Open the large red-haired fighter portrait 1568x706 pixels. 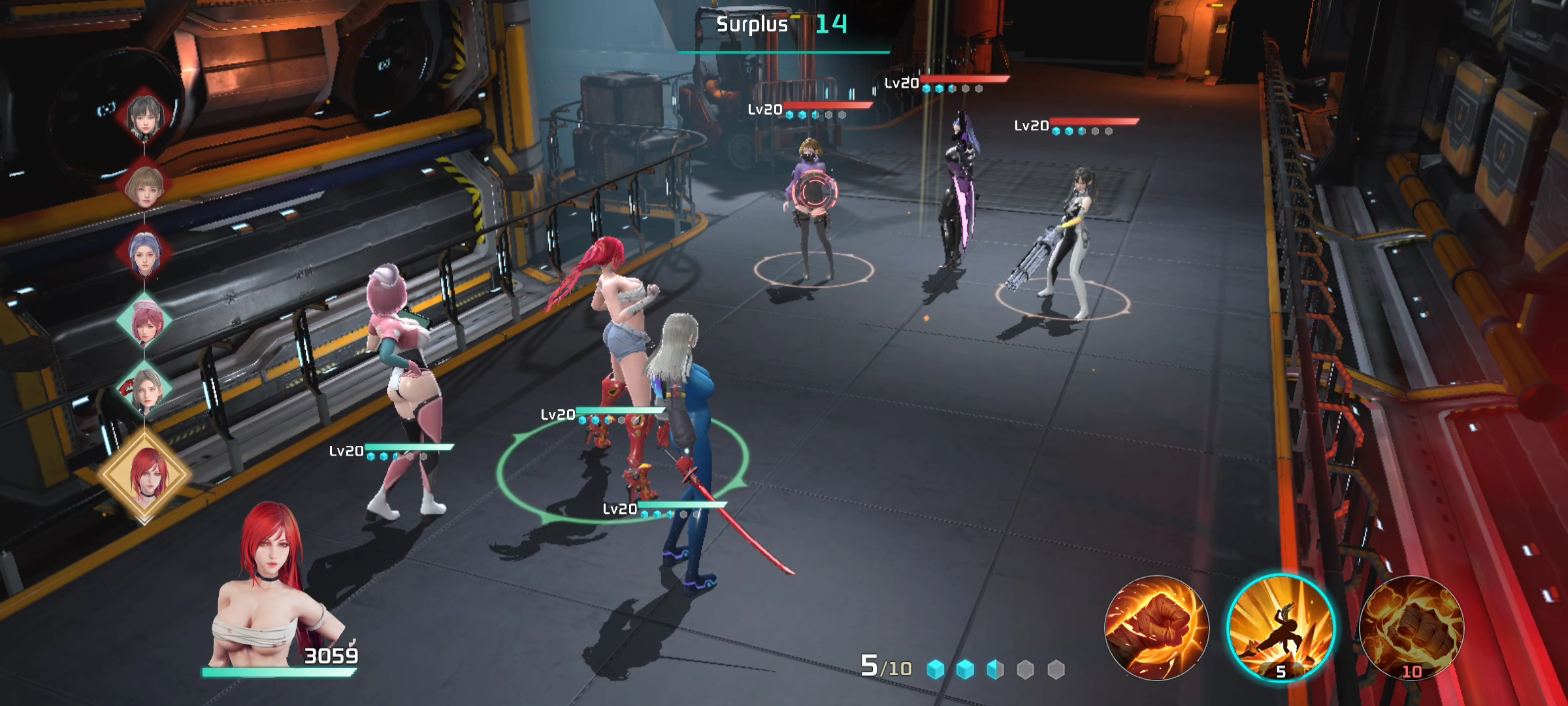click(x=274, y=588)
